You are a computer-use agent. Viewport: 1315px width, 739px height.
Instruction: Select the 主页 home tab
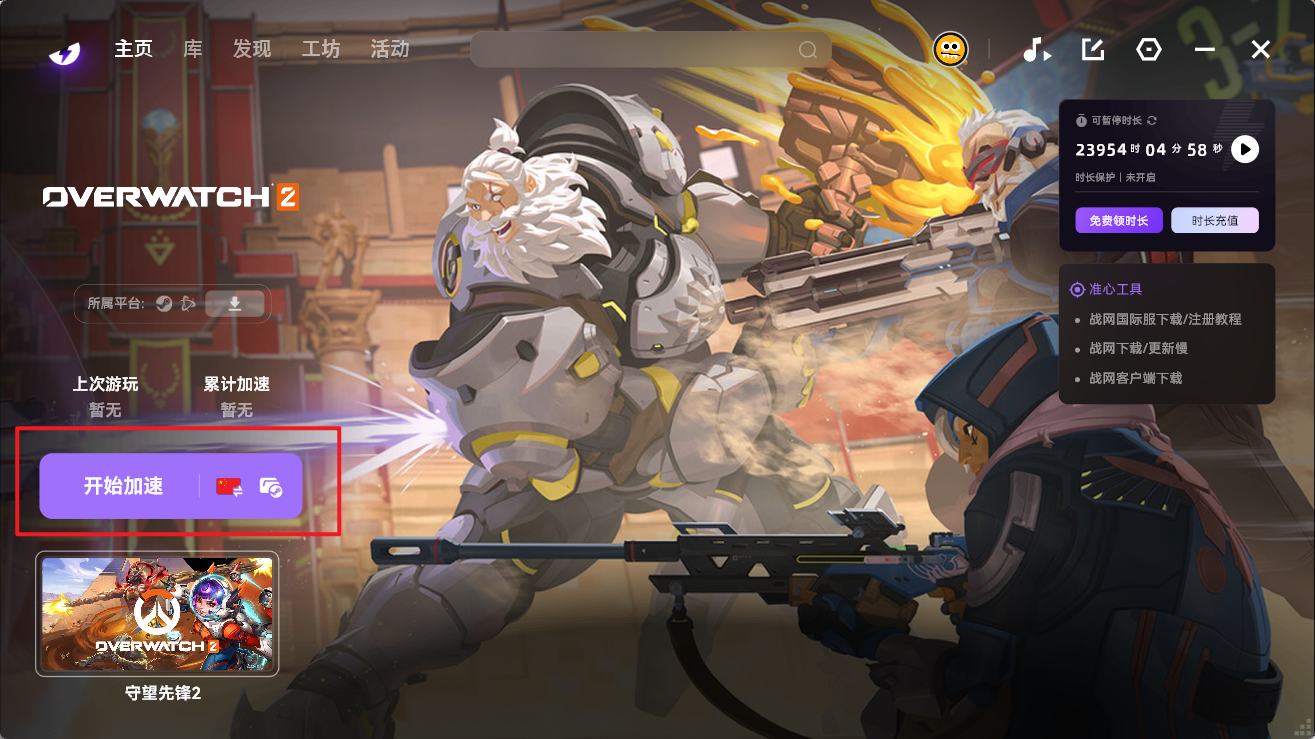pyautogui.click(x=133, y=49)
